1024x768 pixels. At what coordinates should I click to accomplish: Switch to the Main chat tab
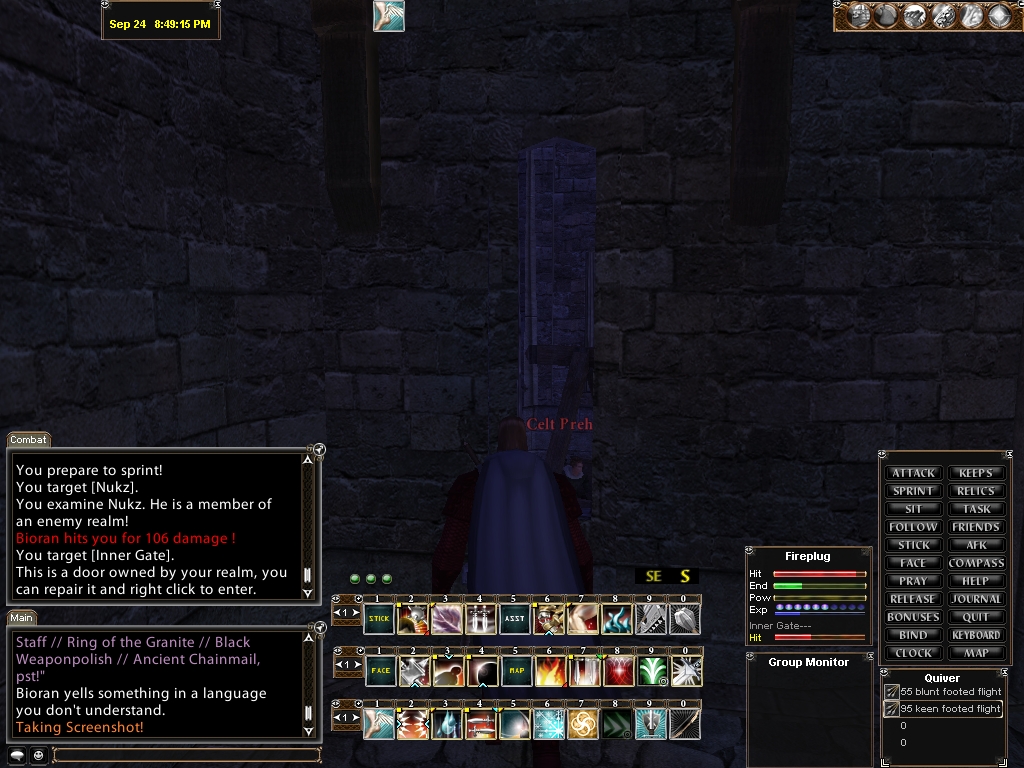coord(22,618)
